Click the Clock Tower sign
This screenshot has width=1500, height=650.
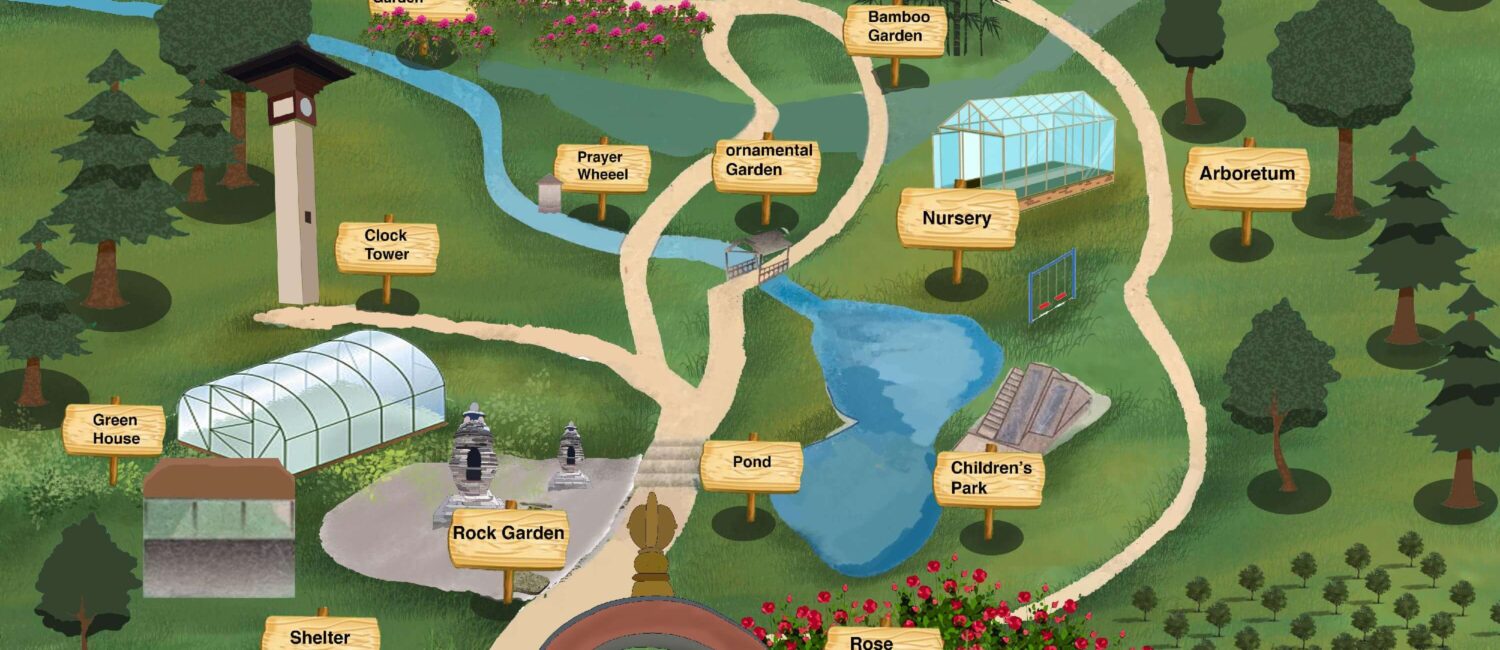pos(387,245)
